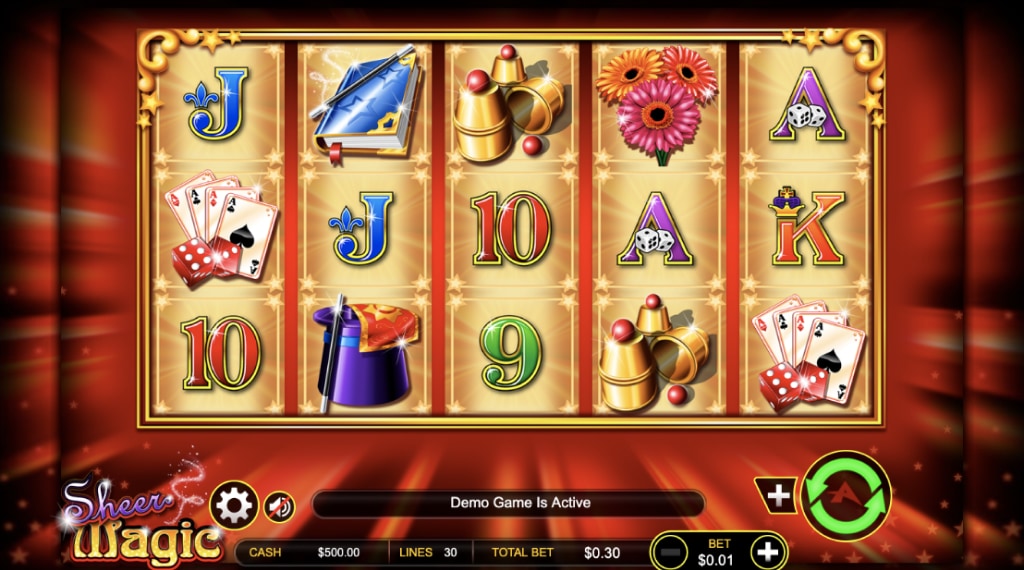Click the plus tab beside the spin button
1024x570 pixels.
778,495
